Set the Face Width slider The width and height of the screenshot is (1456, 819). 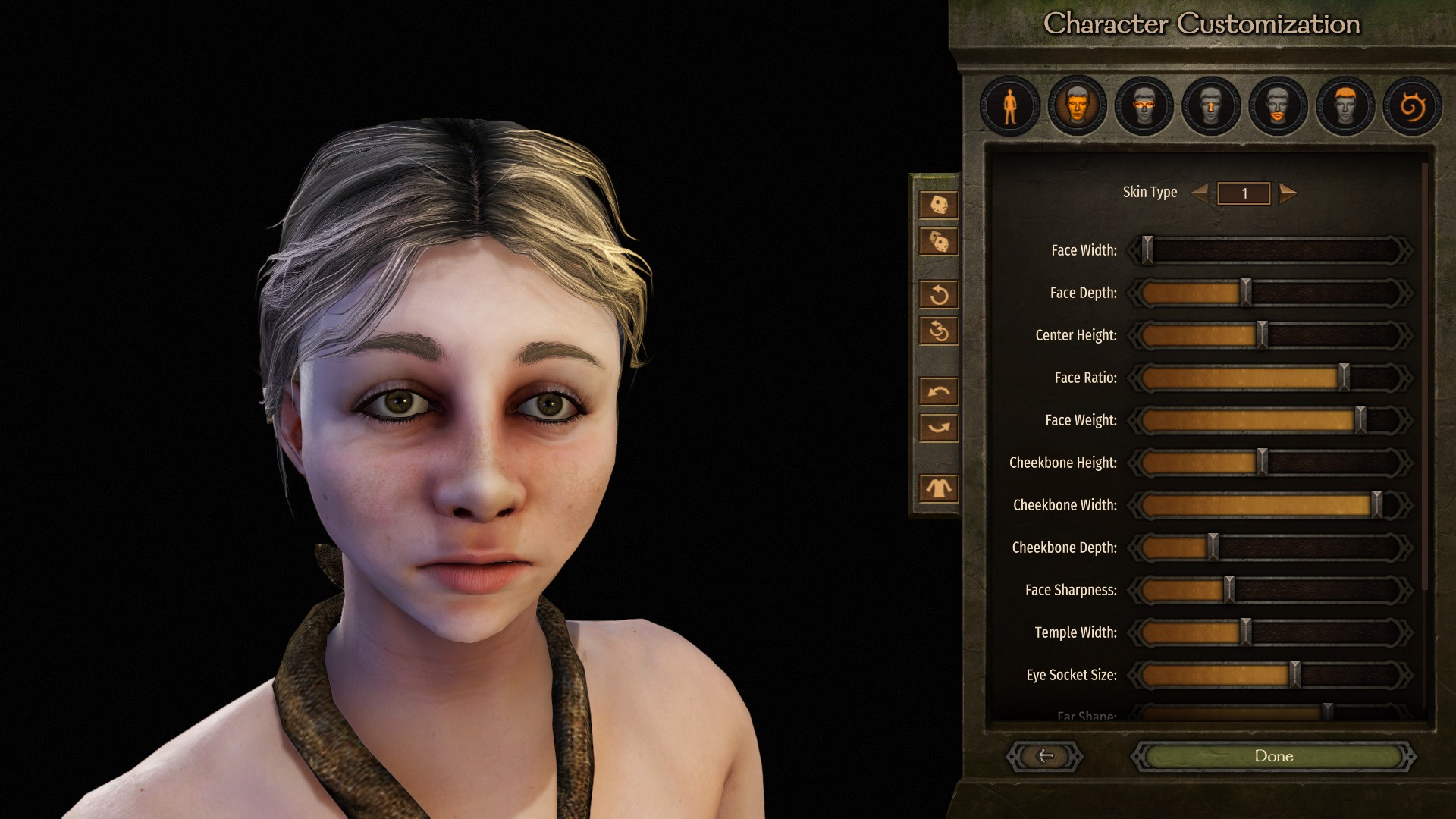(1147, 250)
